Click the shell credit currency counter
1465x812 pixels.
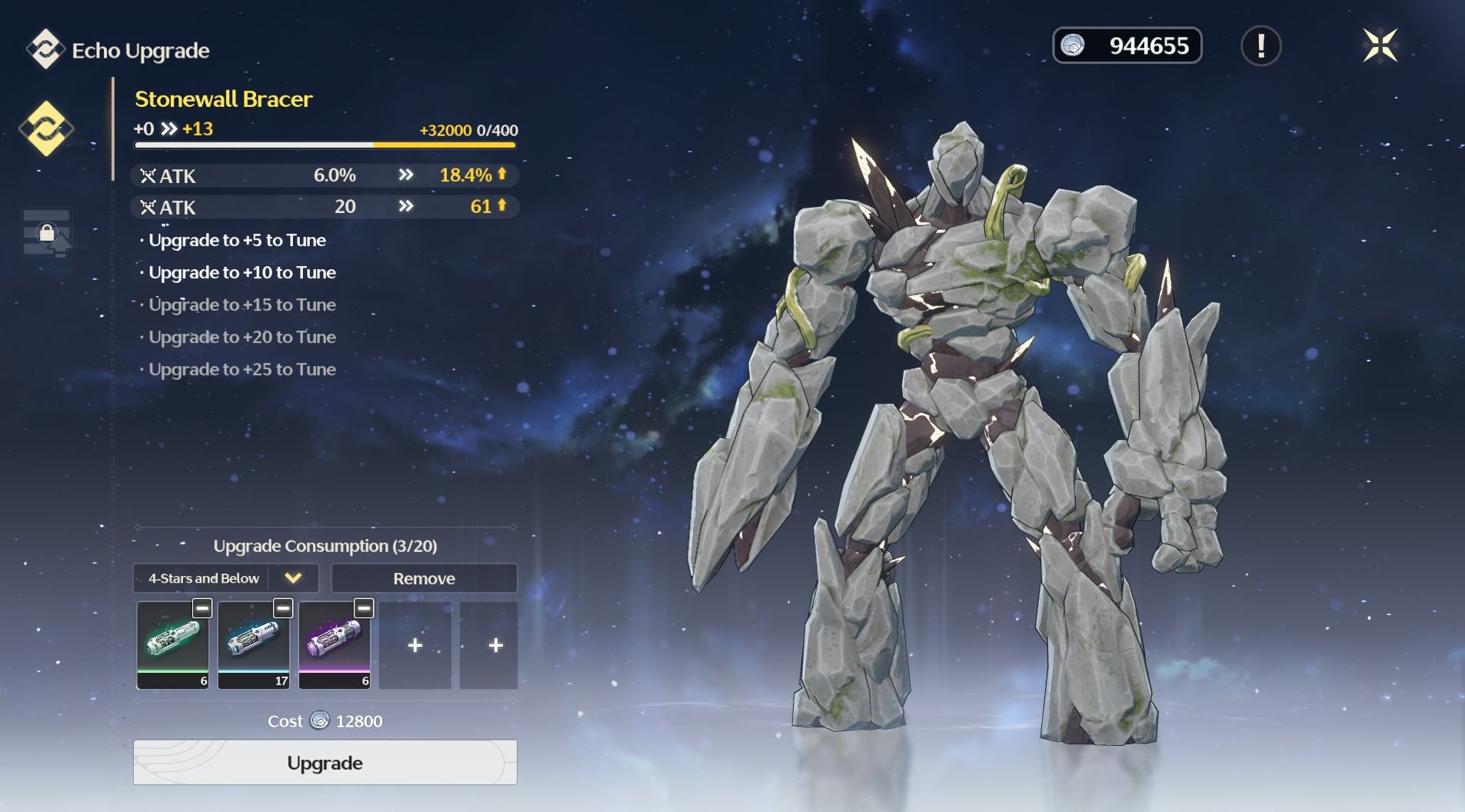(1127, 45)
